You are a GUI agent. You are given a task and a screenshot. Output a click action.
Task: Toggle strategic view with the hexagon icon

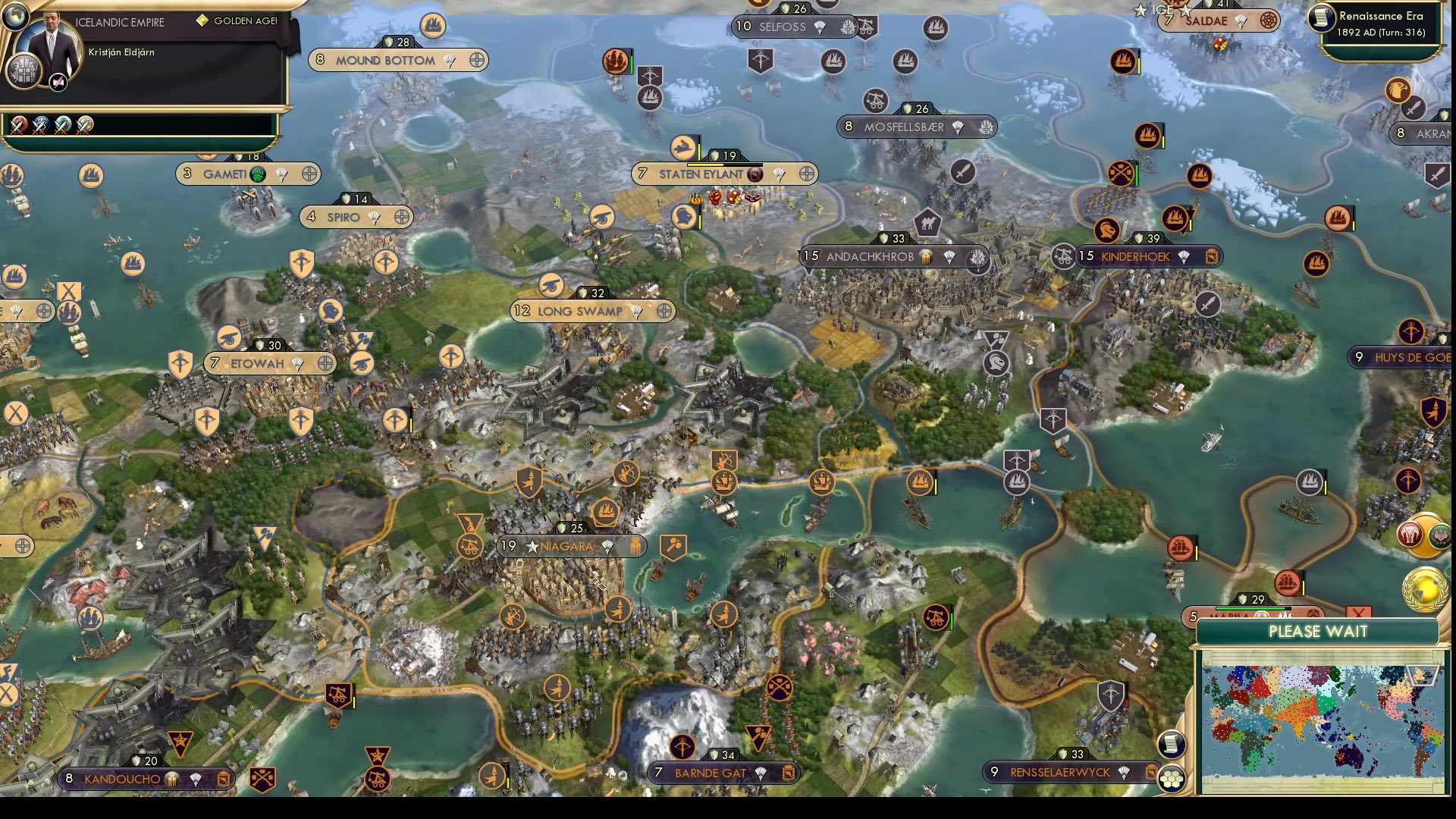(x=1171, y=779)
